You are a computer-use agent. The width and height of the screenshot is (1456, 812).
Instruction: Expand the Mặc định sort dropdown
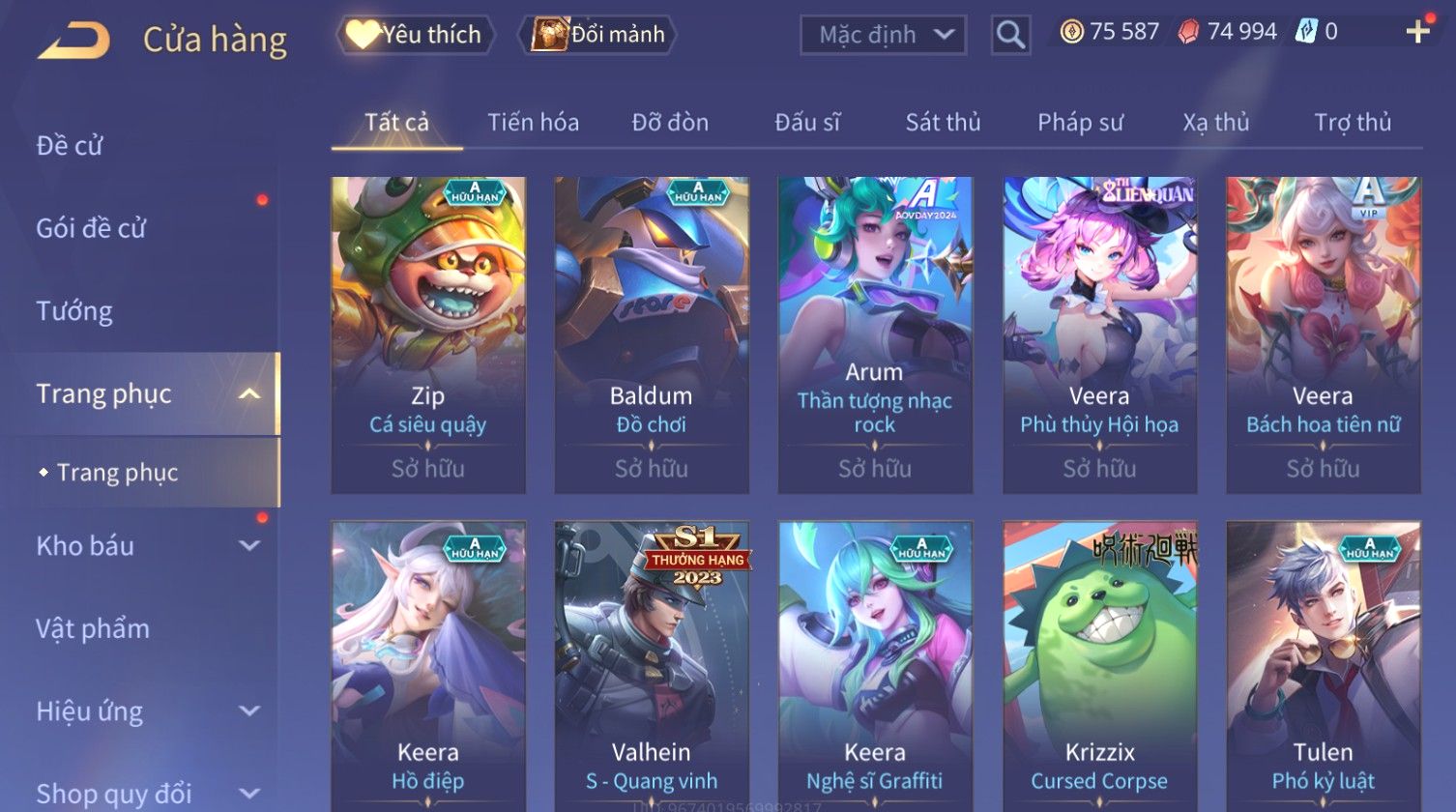(x=883, y=35)
